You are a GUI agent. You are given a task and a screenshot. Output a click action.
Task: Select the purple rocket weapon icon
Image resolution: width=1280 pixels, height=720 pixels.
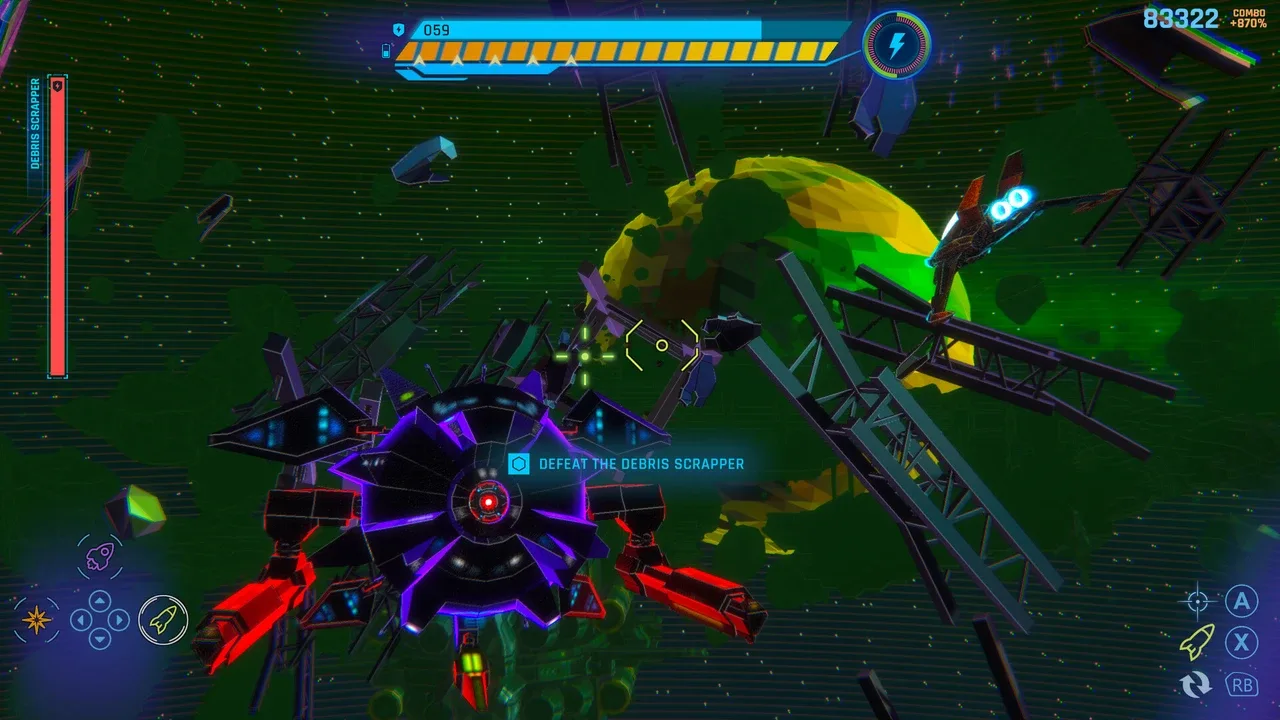(x=99, y=557)
